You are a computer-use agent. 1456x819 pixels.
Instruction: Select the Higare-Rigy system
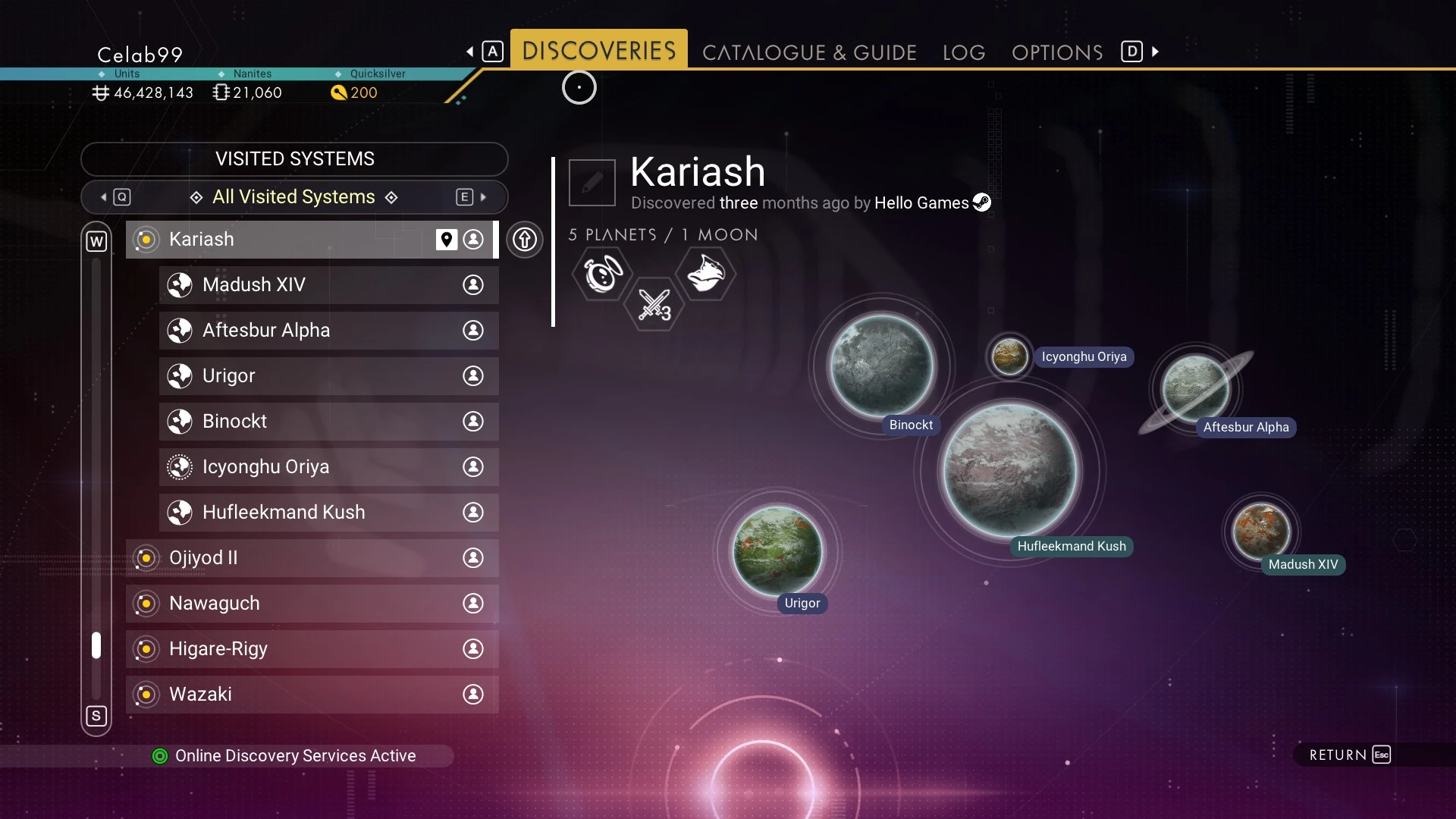click(303, 649)
